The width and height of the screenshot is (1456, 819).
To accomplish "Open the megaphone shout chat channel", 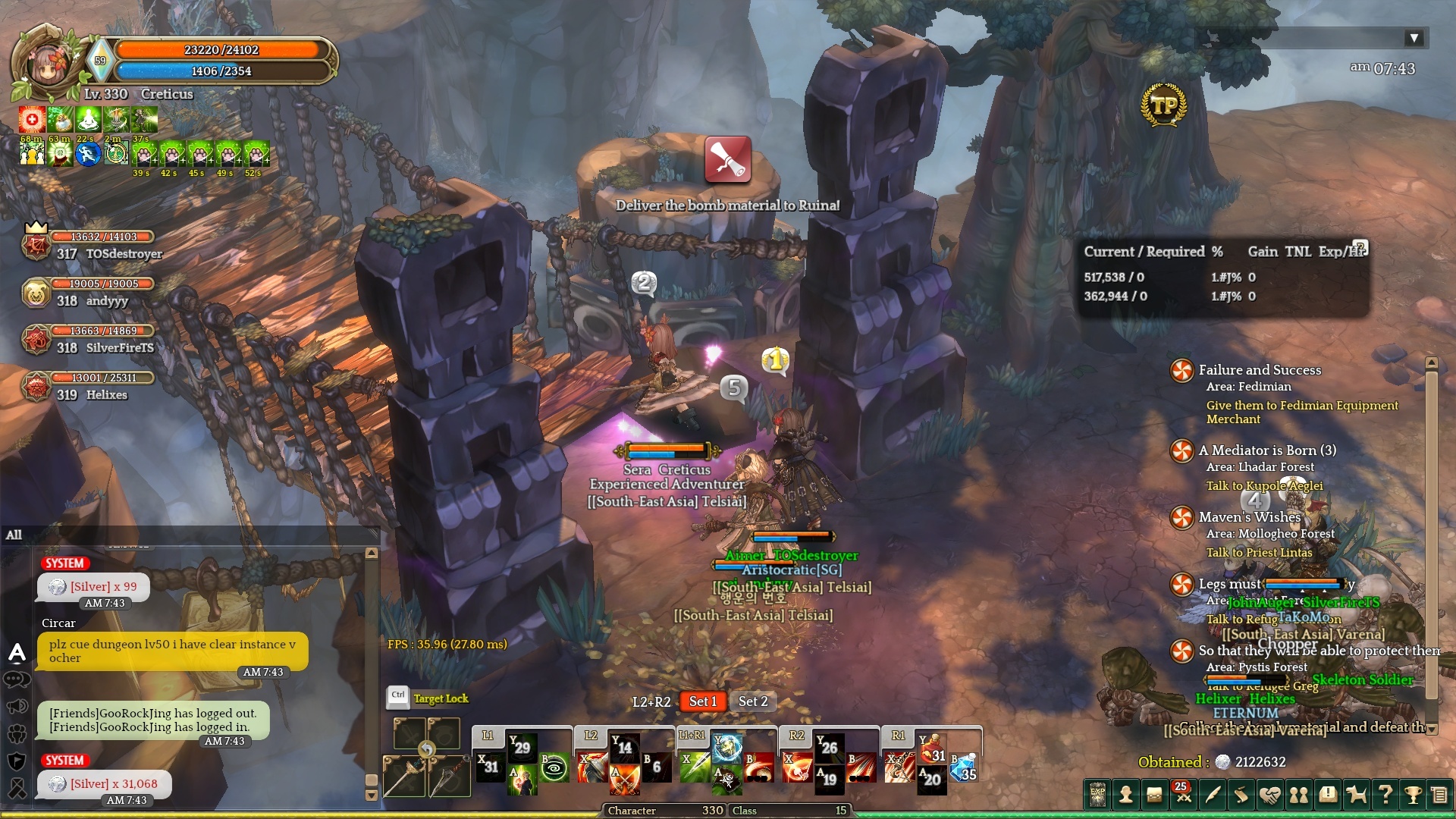I will [x=17, y=707].
